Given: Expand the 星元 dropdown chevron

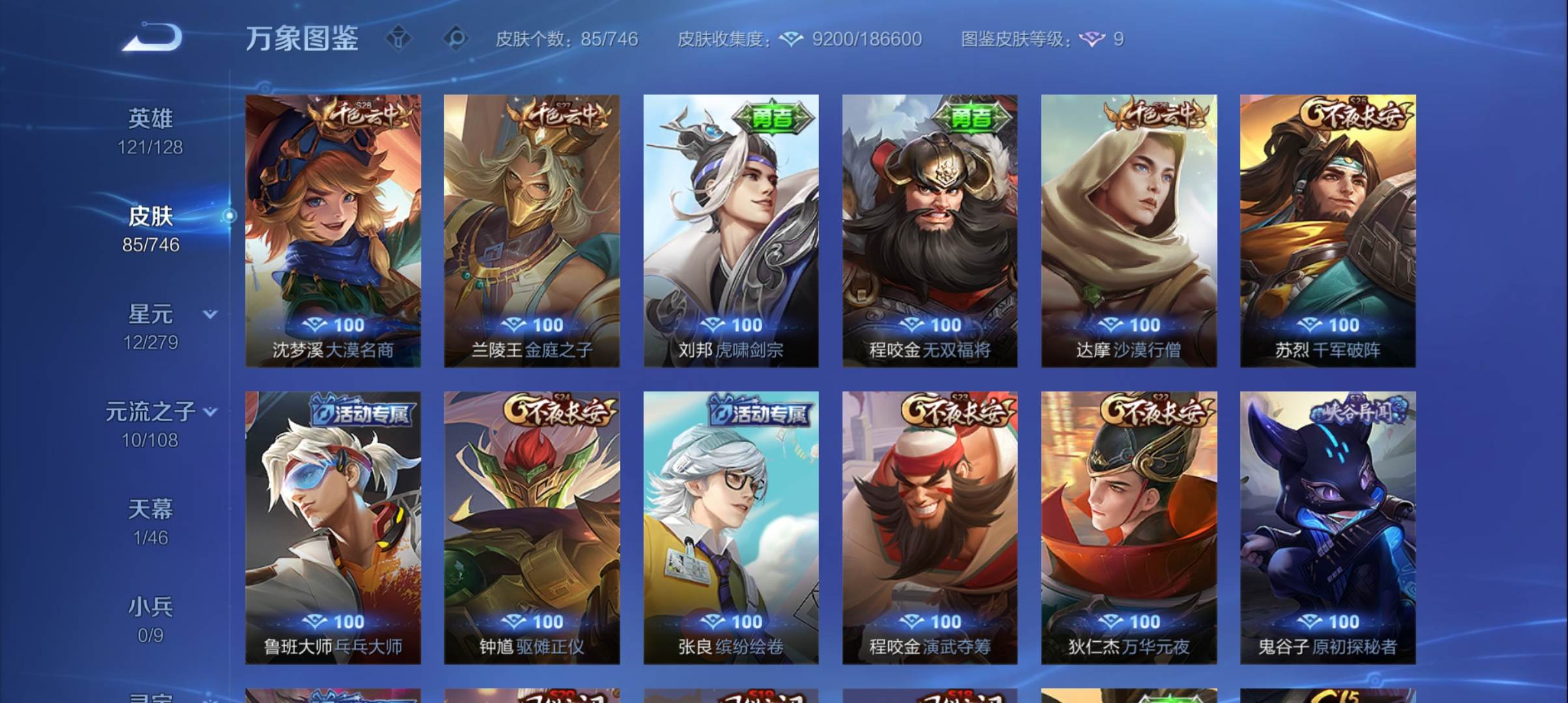Looking at the screenshot, I should (210, 313).
